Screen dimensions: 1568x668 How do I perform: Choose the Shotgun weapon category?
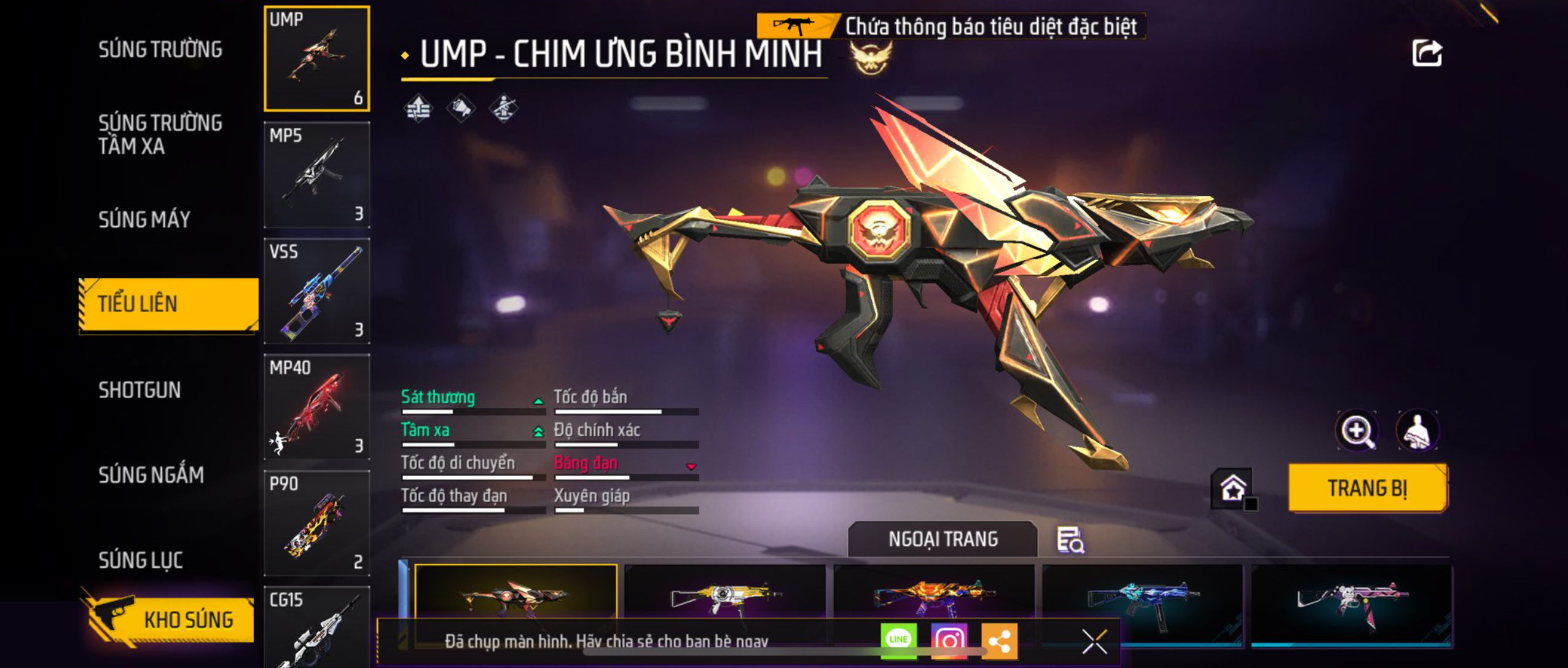(139, 390)
